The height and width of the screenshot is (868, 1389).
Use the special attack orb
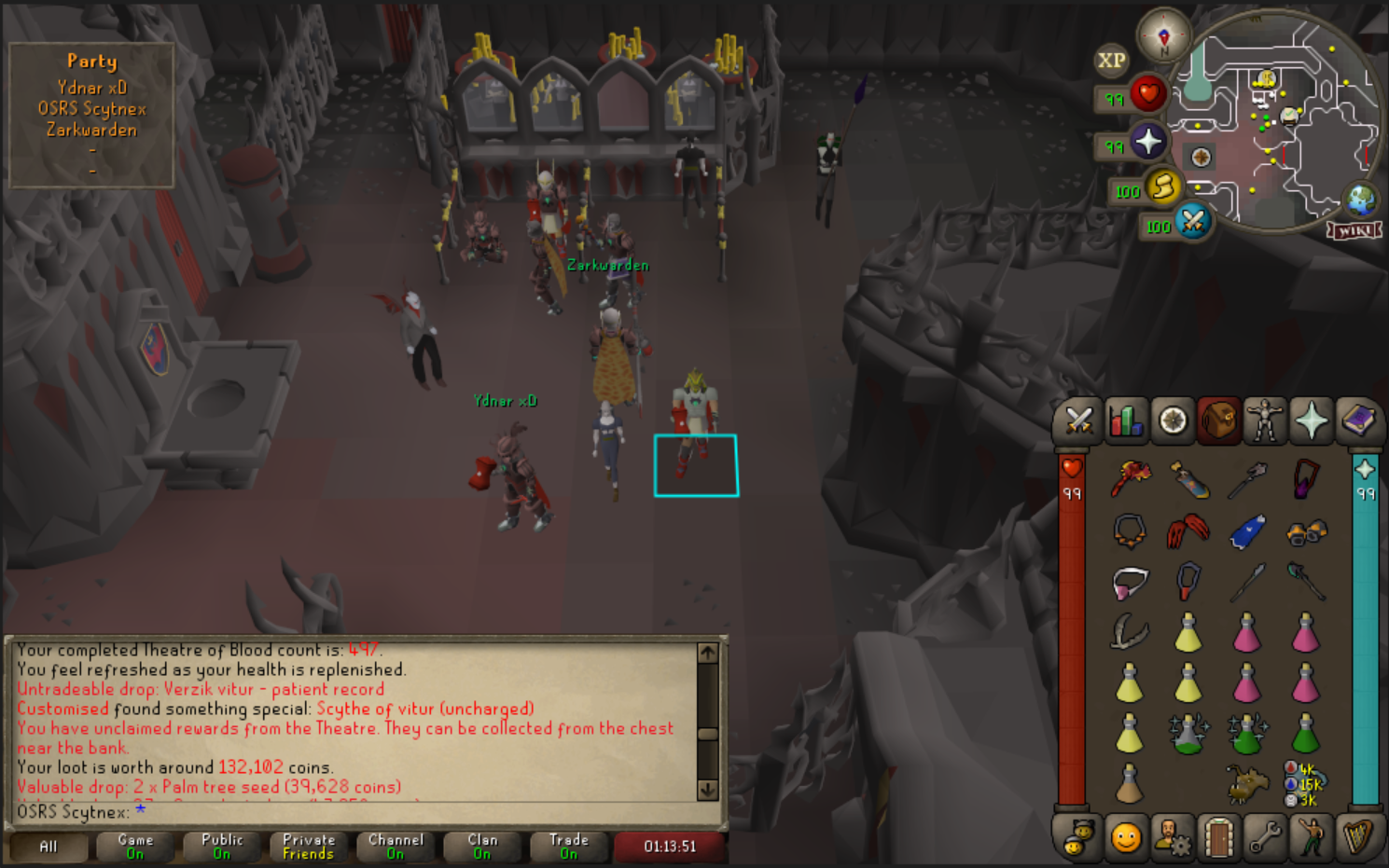(x=1193, y=221)
